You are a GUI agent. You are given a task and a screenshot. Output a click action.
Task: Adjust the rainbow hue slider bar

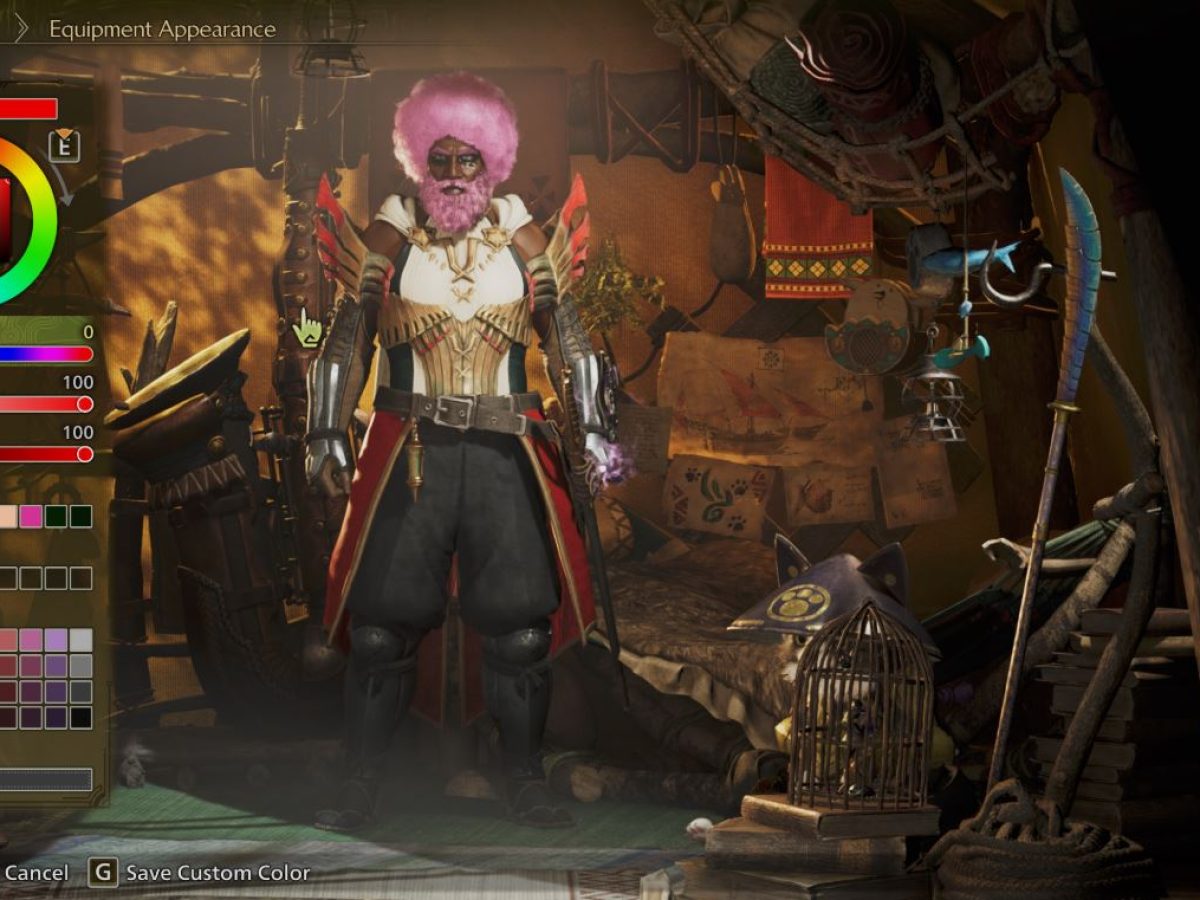[x=45, y=354]
